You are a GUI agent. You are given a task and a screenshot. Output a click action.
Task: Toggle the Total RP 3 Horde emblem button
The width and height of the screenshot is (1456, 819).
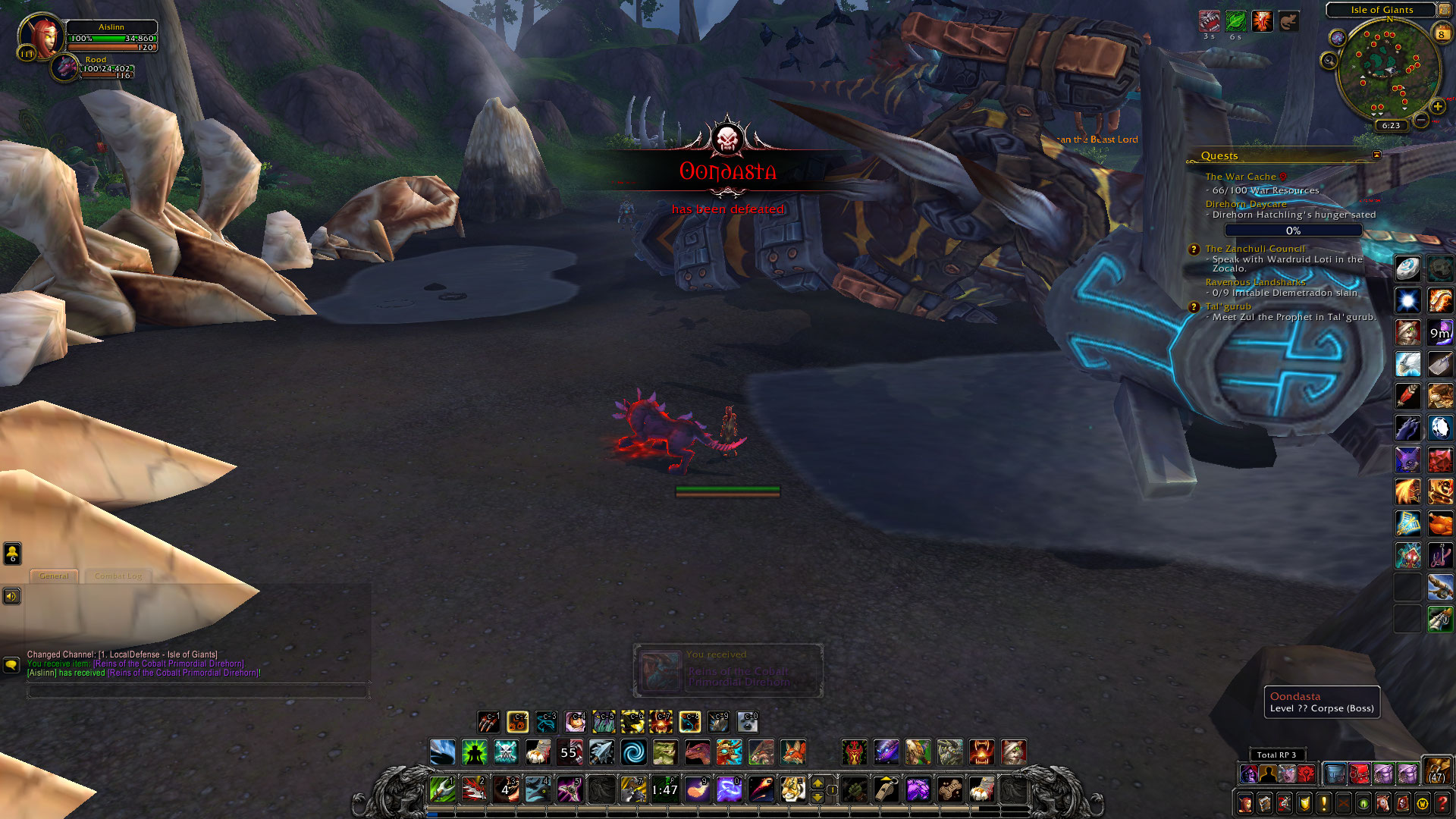pyautogui.click(x=1307, y=774)
